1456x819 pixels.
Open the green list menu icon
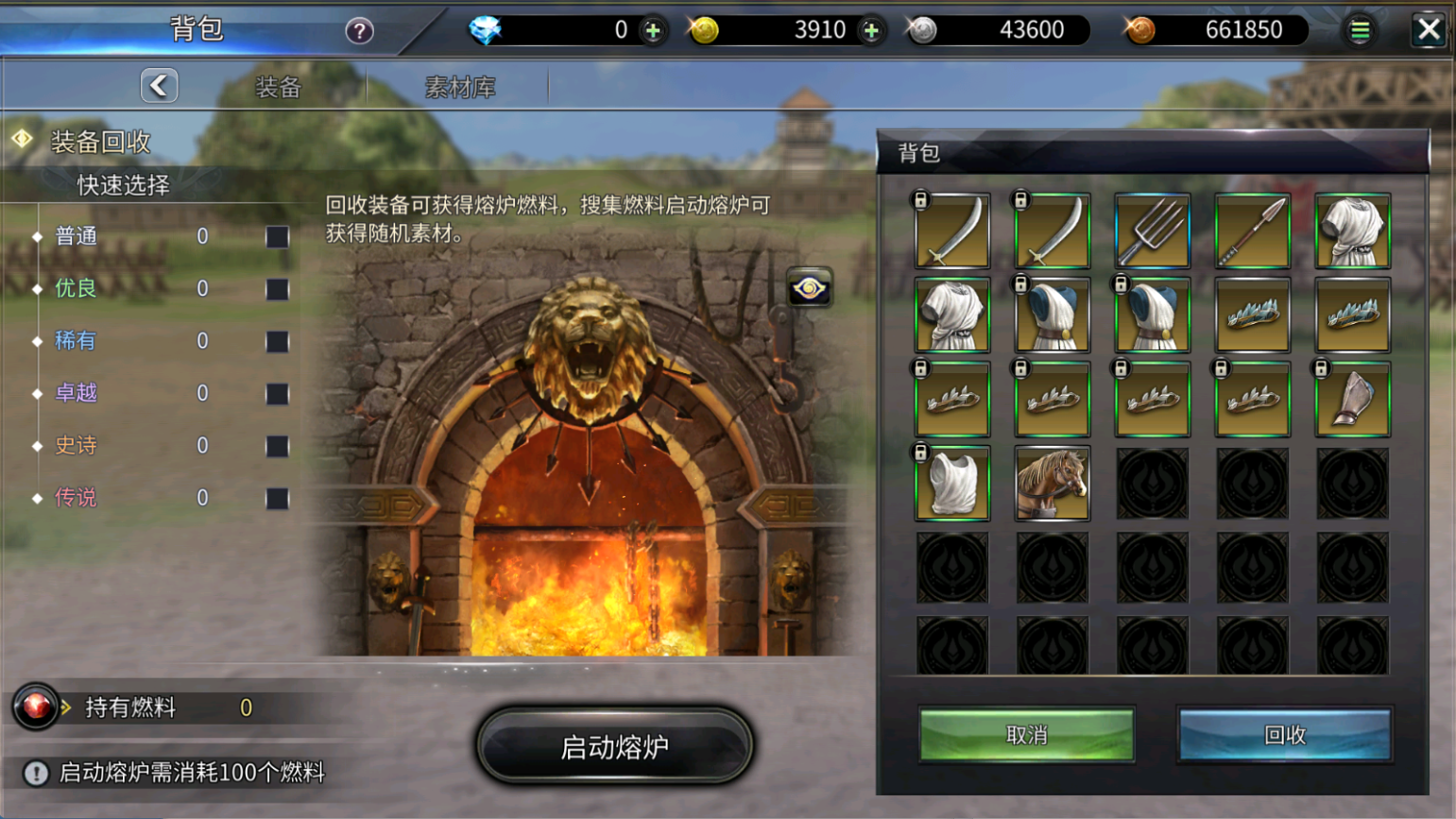(x=1360, y=31)
